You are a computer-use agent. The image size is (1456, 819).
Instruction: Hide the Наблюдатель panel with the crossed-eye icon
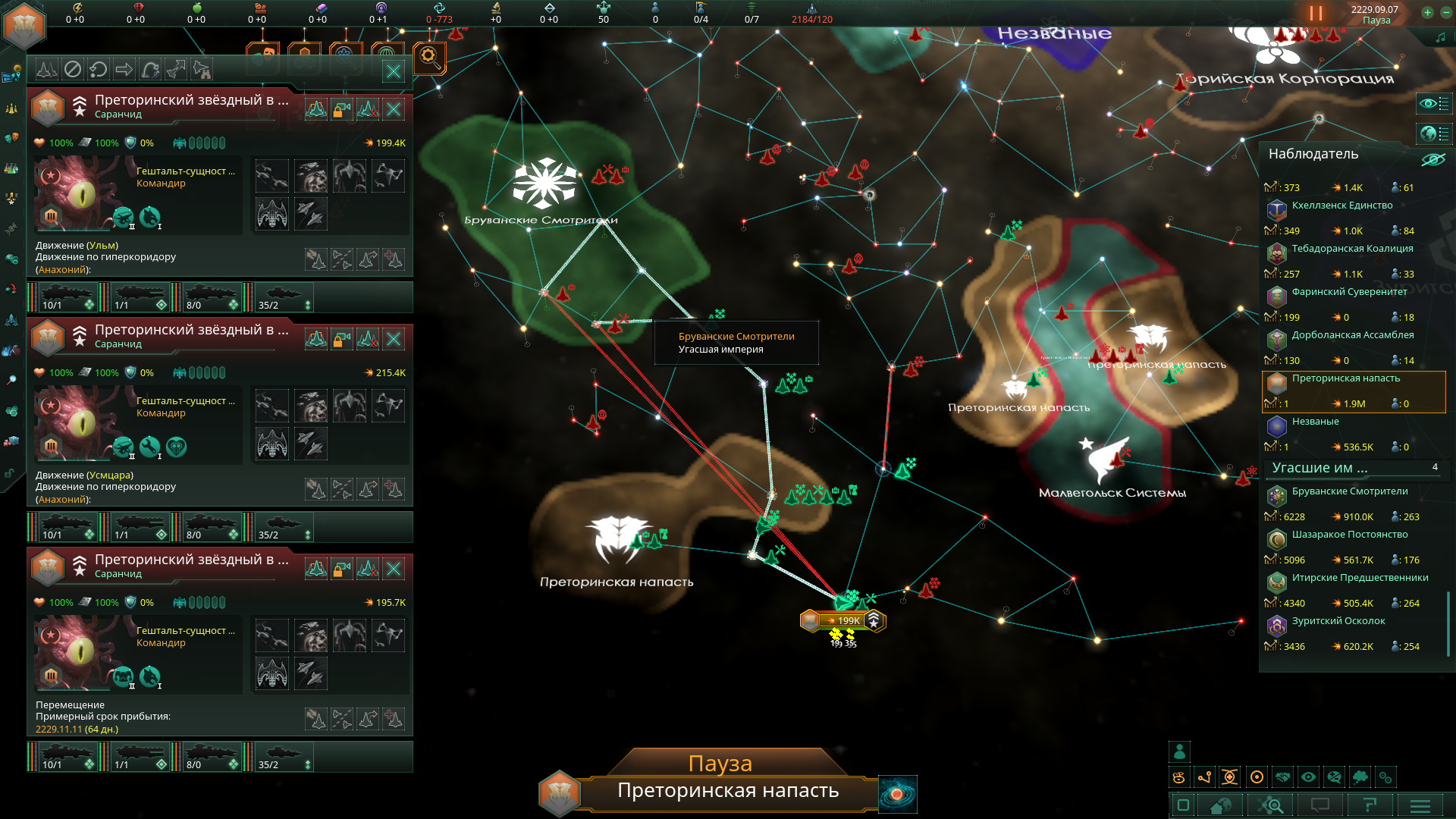coord(1432,159)
